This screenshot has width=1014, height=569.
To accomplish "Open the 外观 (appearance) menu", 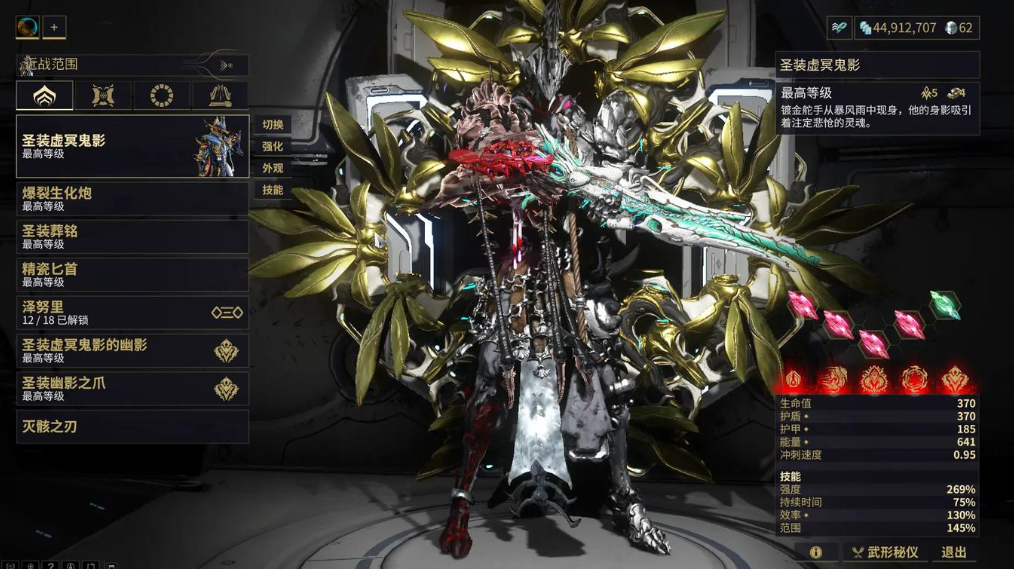I will pyautogui.click(x=272, y=169).
